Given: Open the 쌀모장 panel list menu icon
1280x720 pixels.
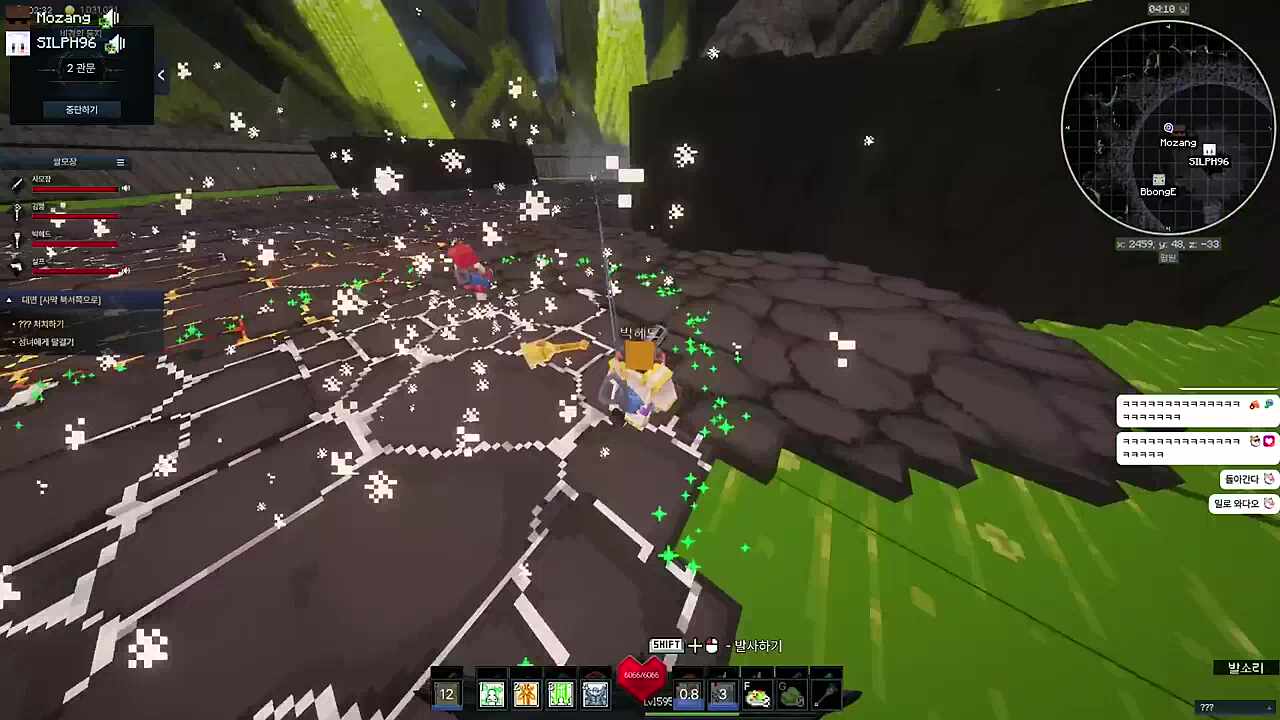Looking at the screenshot, I should tap(120, 162).
